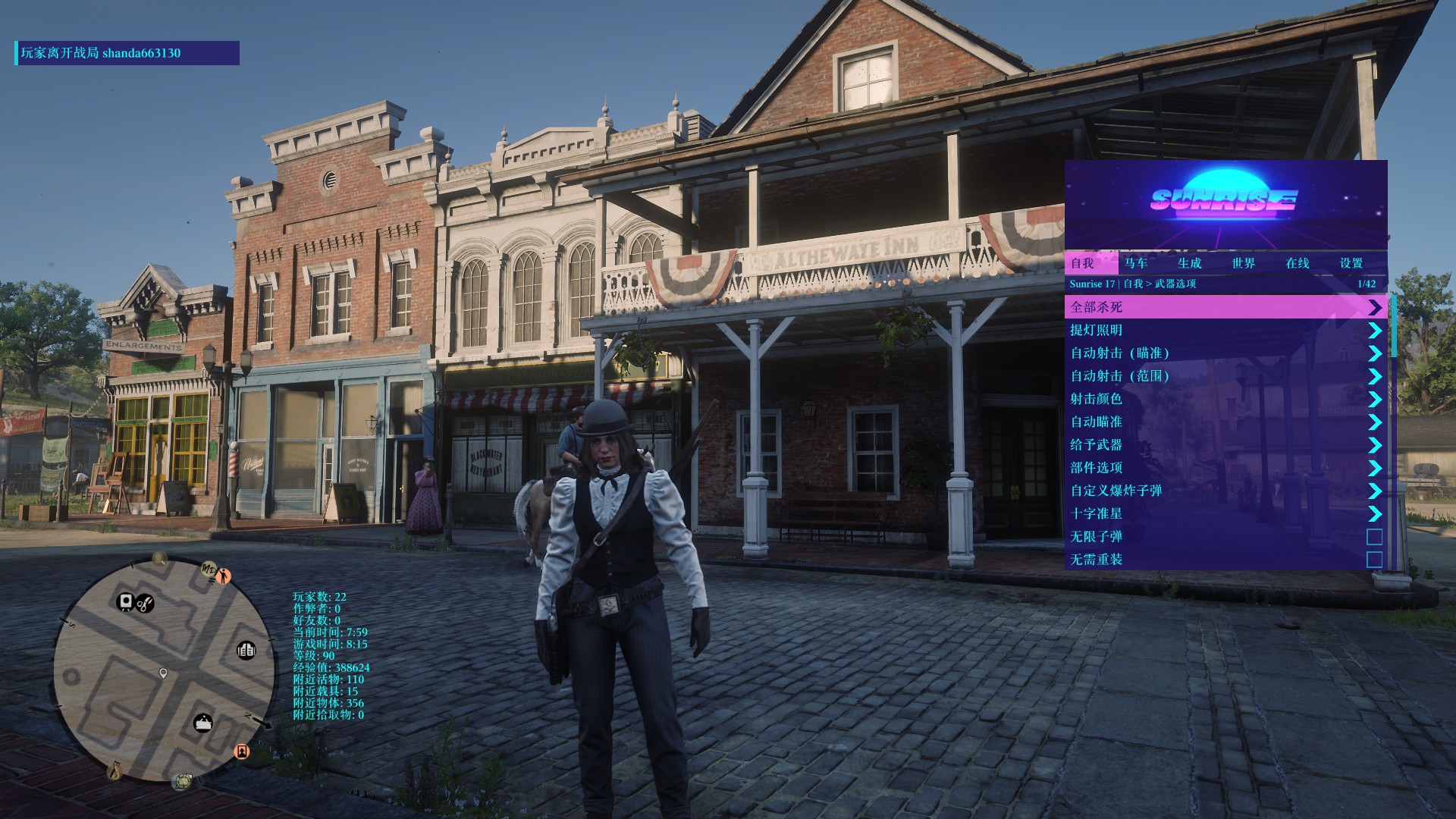Image resolution: width=1456 pixels, height=819 pixels.
Task: Select 自动射击（范围） menu entry
Action: pos(1225,376)
